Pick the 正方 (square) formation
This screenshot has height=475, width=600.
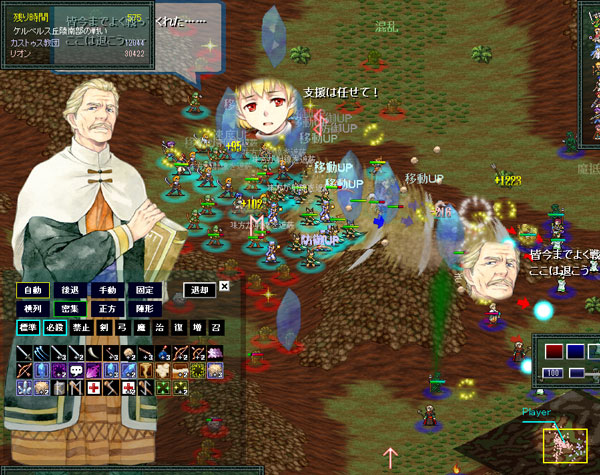coord(105,309)
